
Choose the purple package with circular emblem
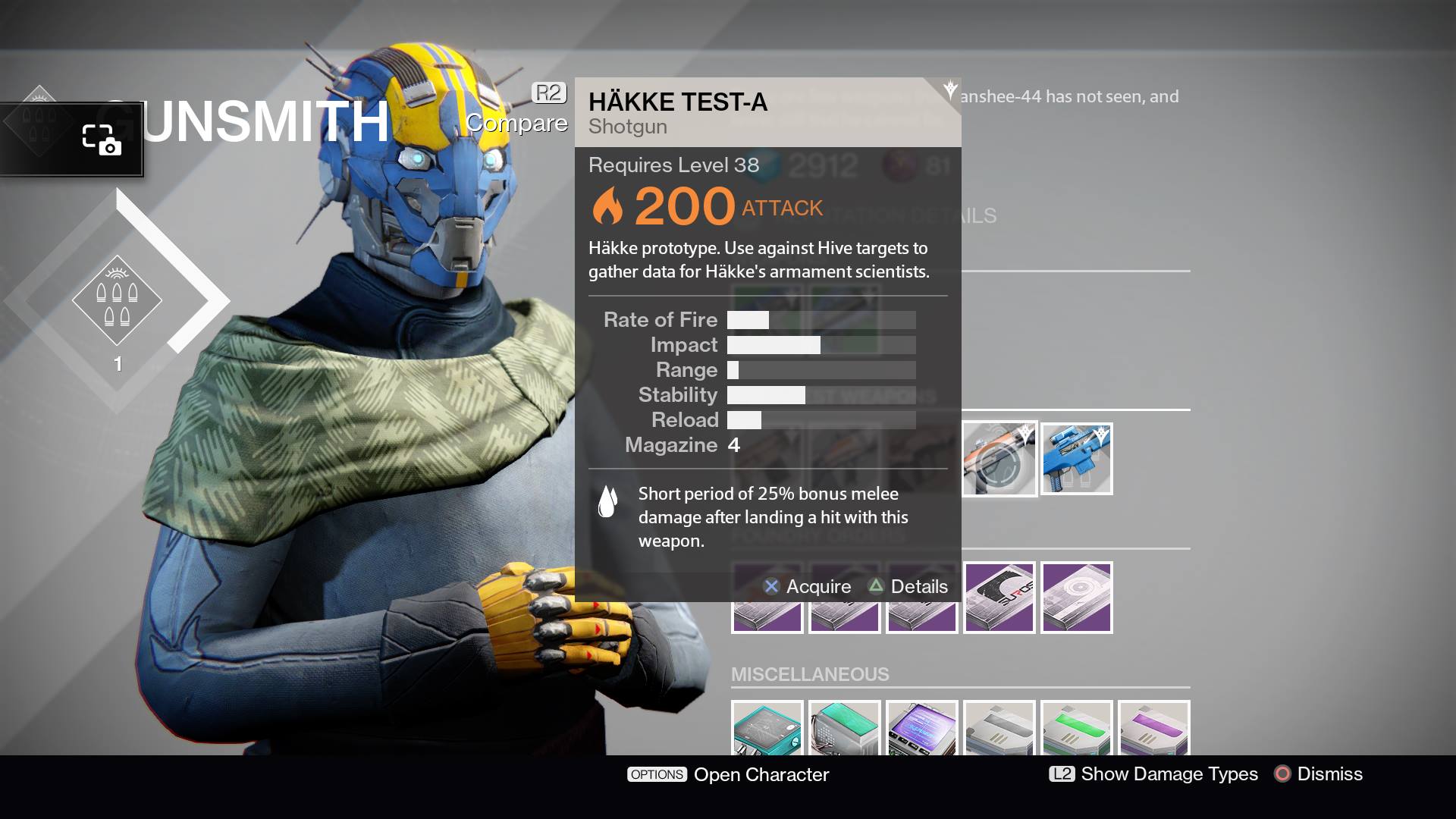point(1076,598)
